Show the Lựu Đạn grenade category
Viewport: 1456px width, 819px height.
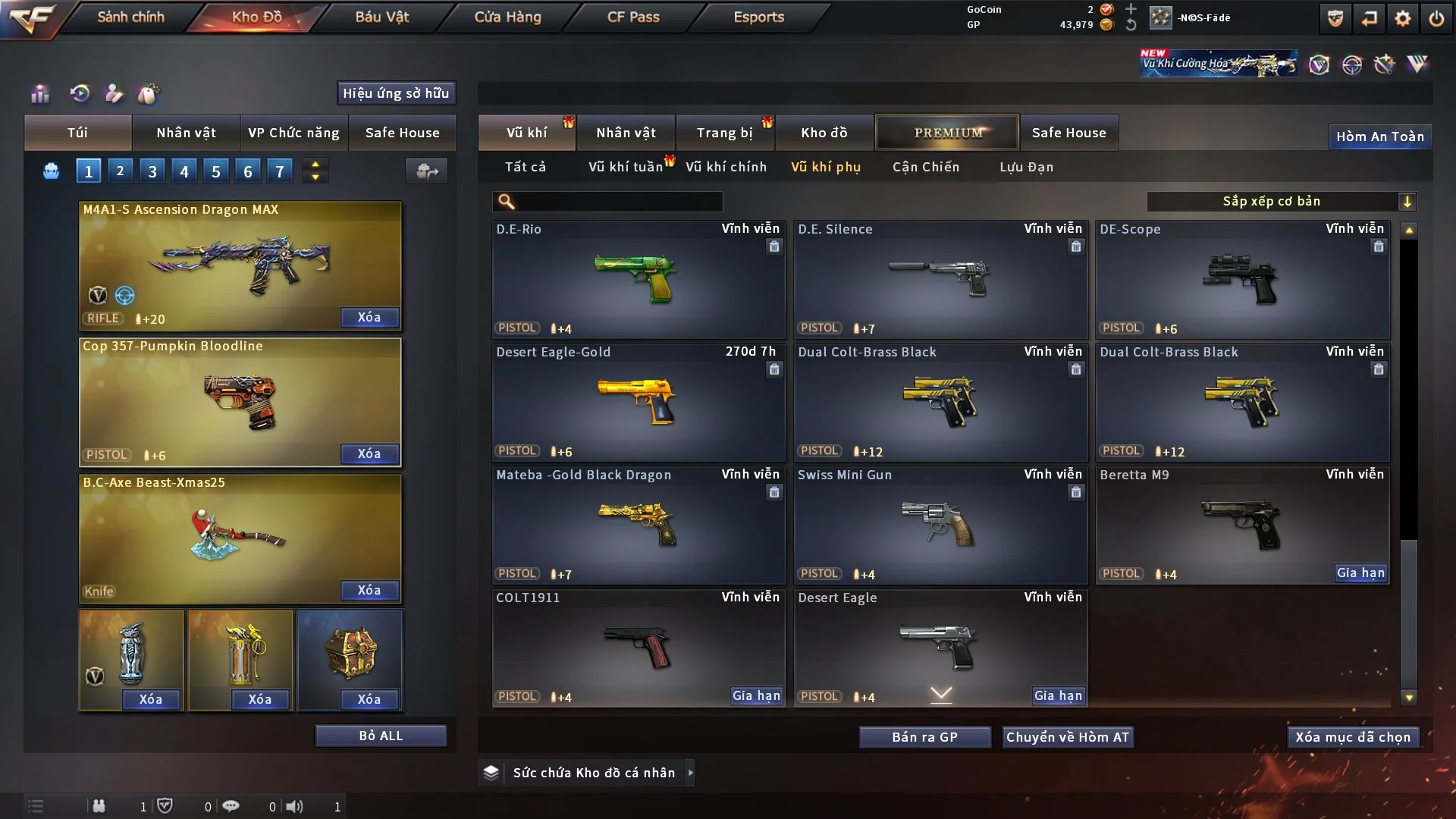pyautogui.click(x=1026, y=167)
